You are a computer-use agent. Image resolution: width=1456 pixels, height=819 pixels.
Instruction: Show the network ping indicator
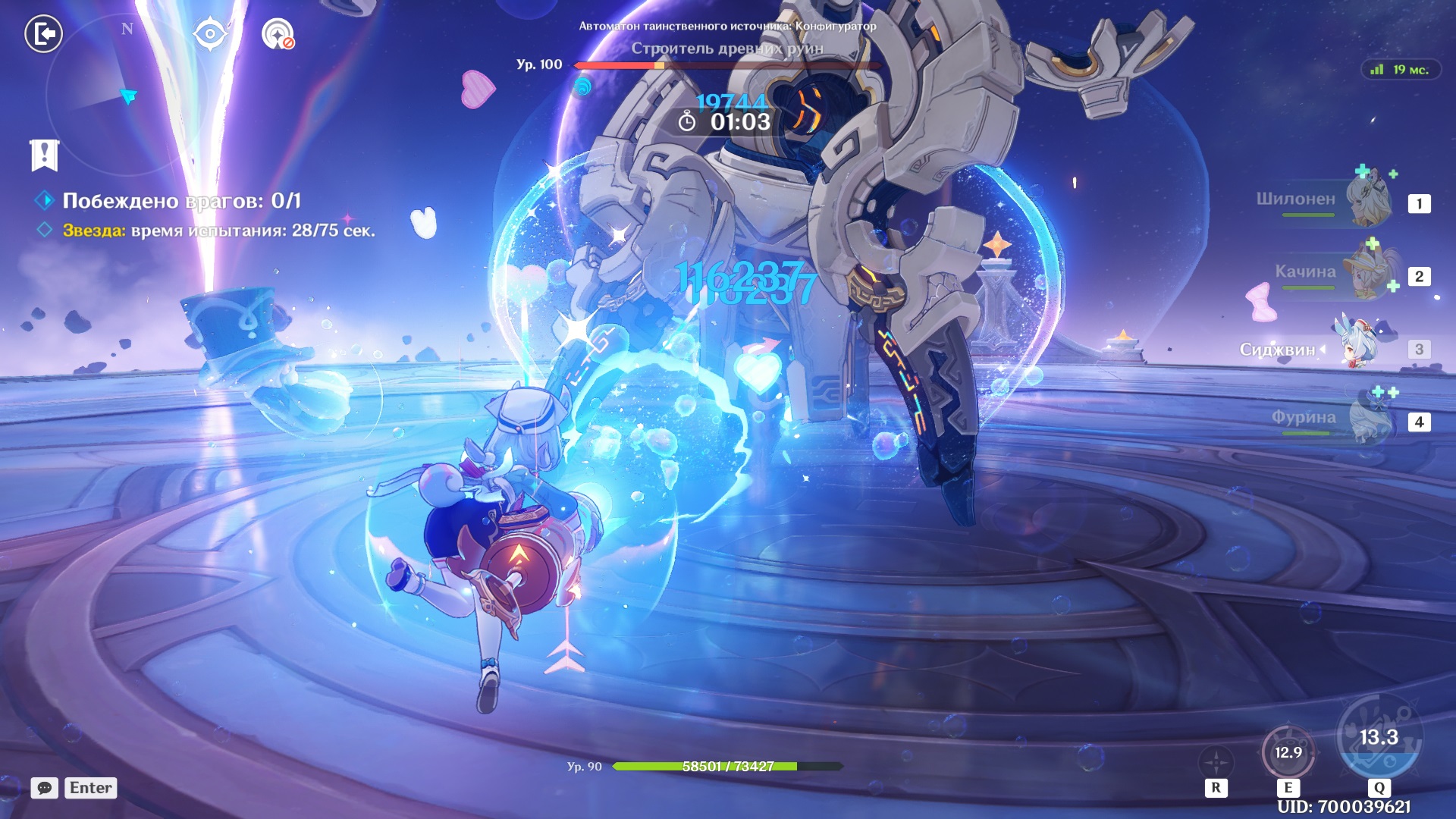(x=1400, y=70)
